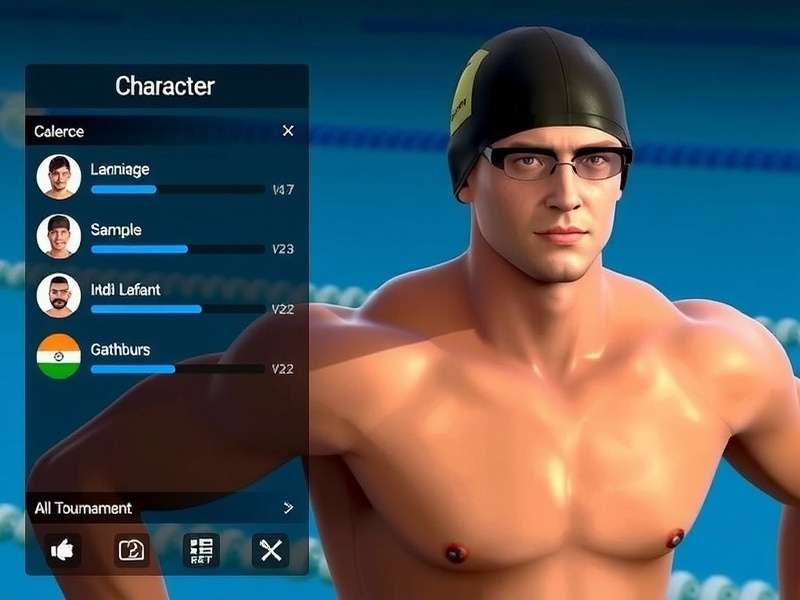Open the question mark help button

[x=132, y=550]
